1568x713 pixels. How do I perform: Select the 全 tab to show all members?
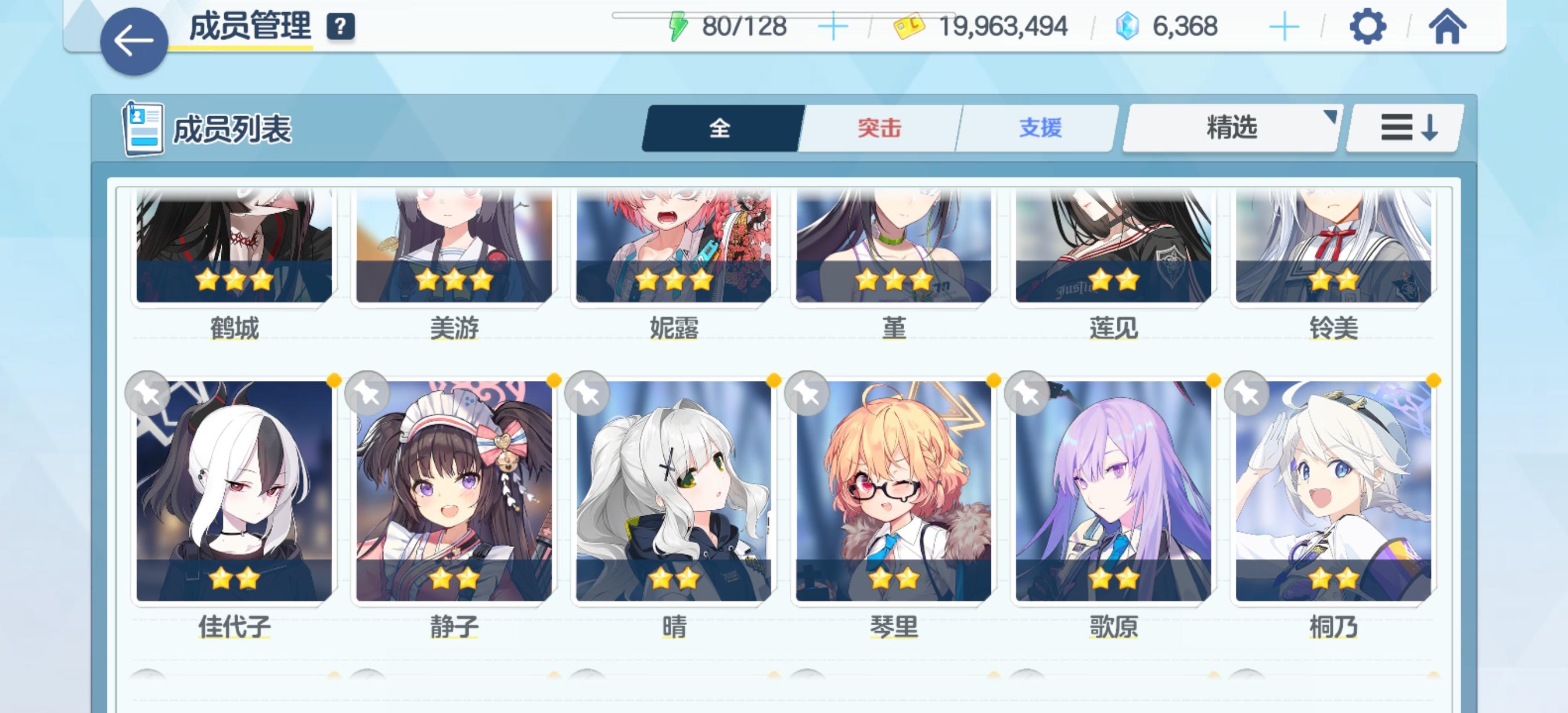click(x=721, y=128)
